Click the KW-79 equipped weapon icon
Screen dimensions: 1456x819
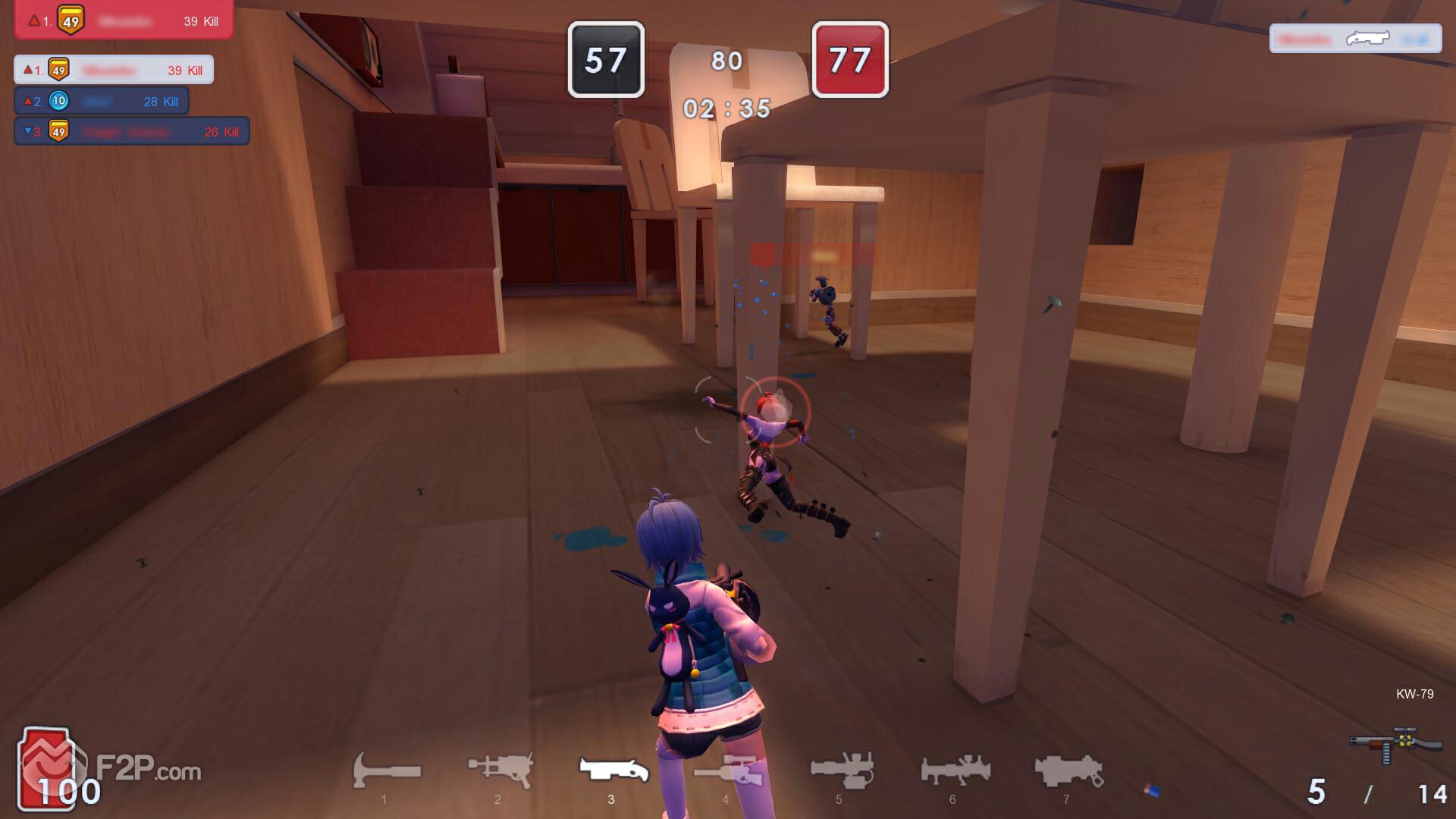point(1394,744)
